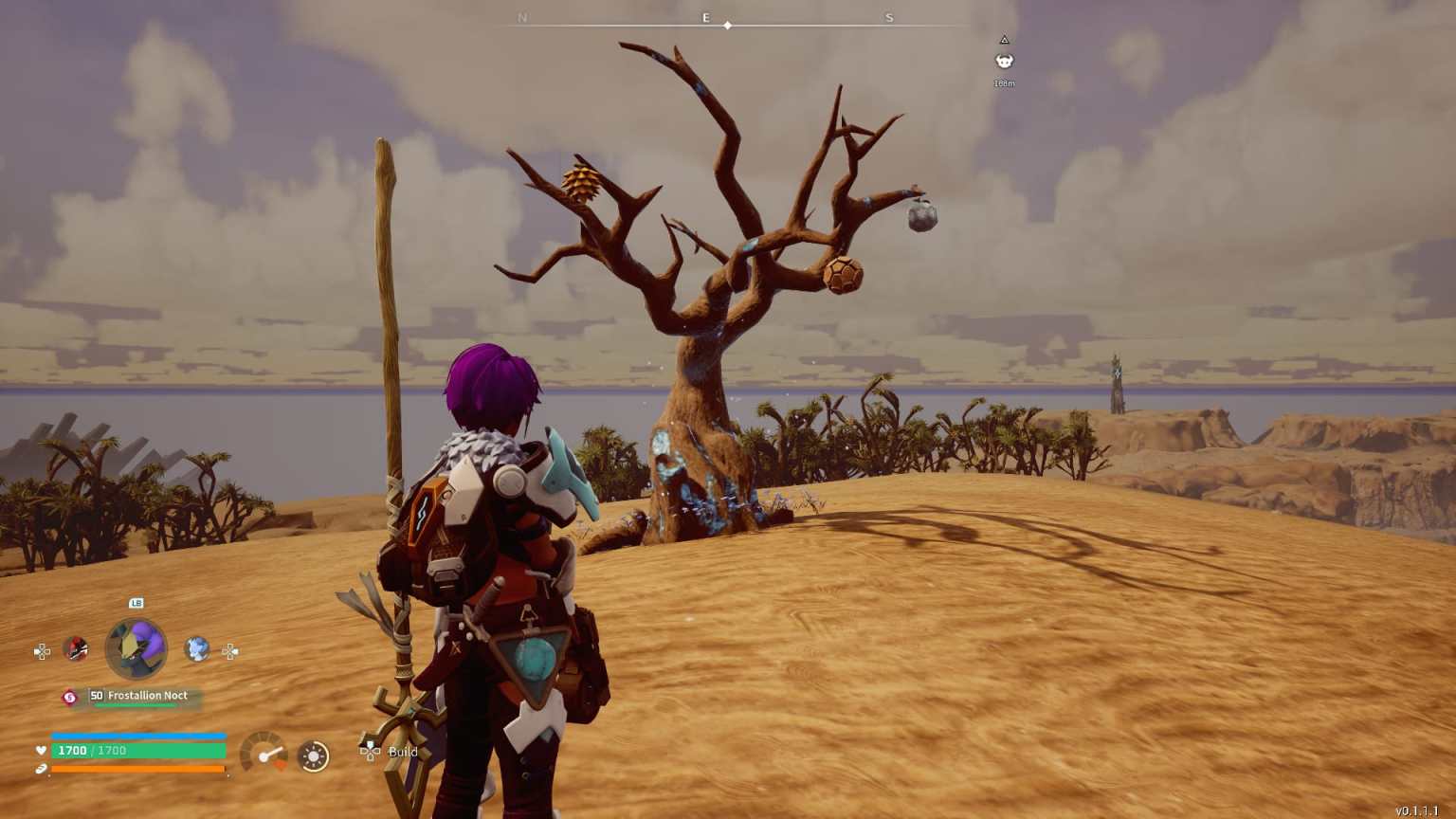
Task: Click the Build text label
Action: point(402,752)
